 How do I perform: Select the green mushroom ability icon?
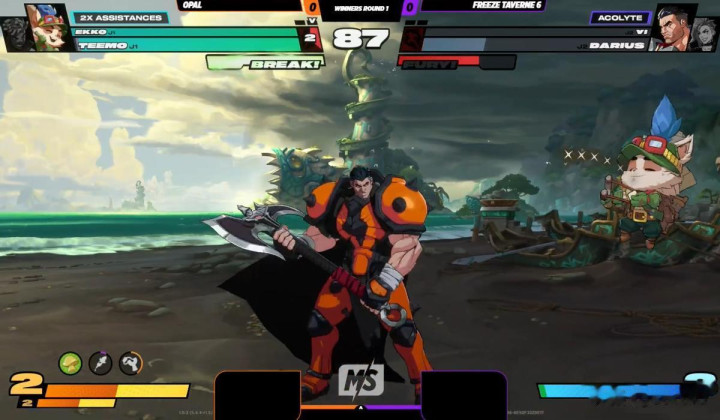pos(70,363)
